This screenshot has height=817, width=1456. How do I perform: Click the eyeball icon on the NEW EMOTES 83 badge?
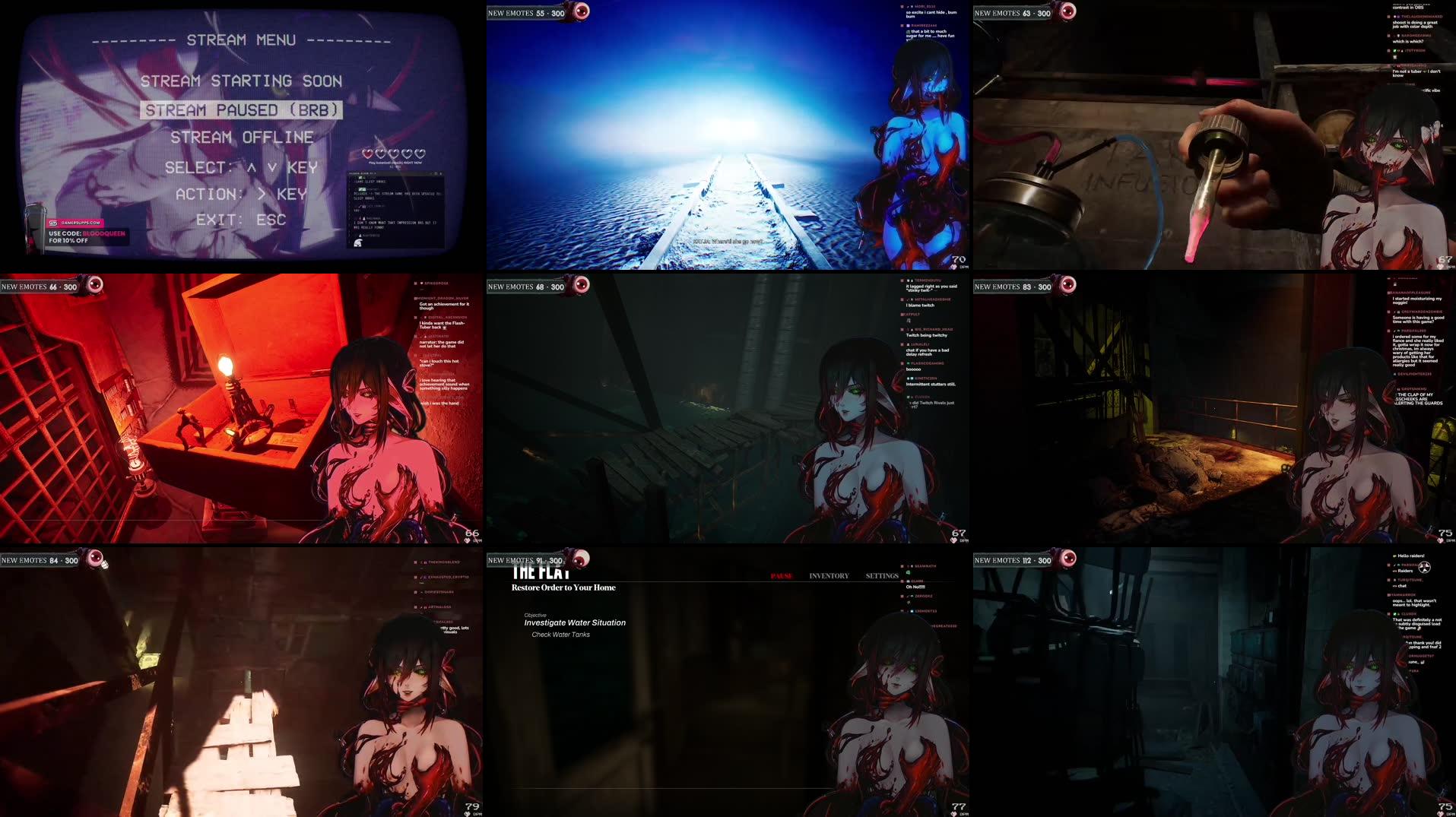click(1067, 287)
